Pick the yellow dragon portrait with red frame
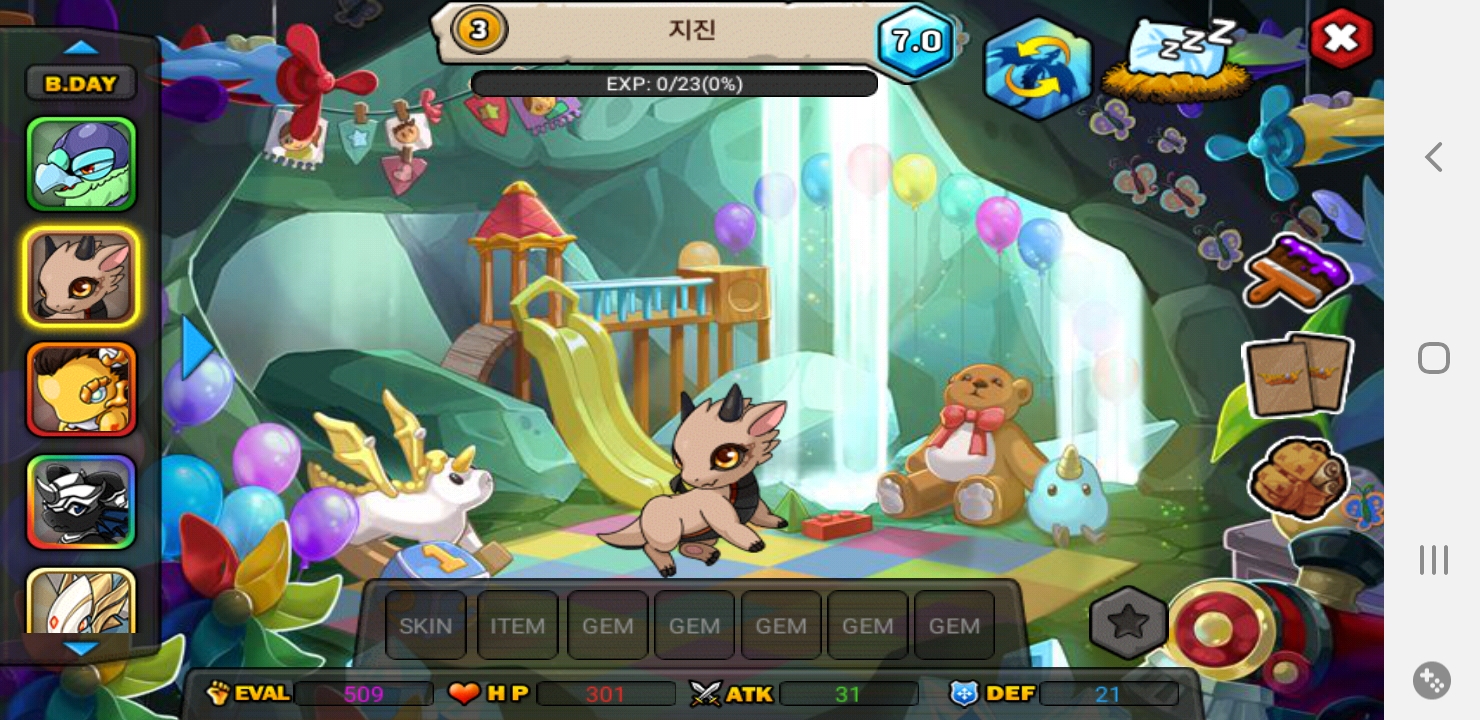 pos(81,389)
